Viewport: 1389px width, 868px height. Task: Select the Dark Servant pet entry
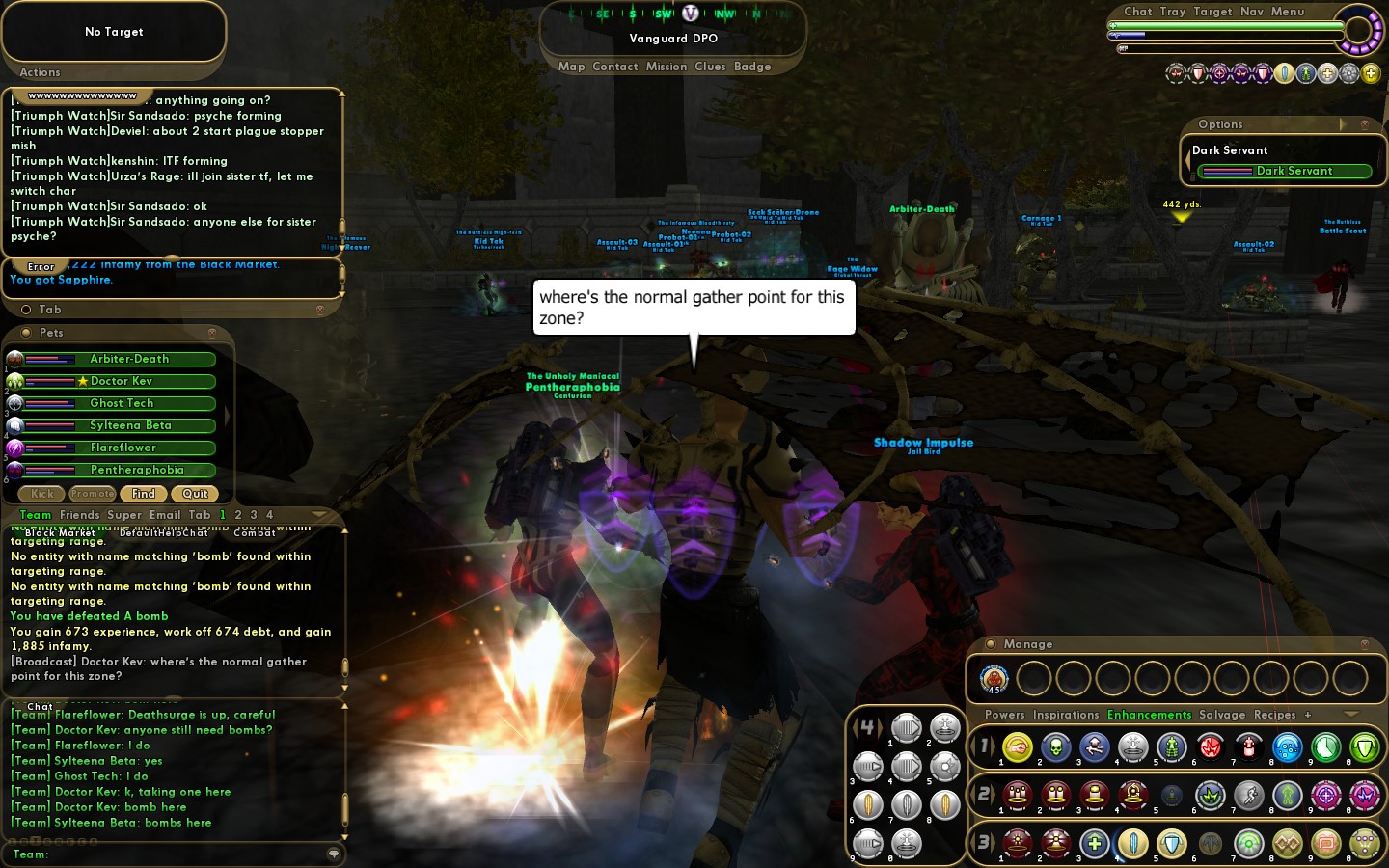1284,171
